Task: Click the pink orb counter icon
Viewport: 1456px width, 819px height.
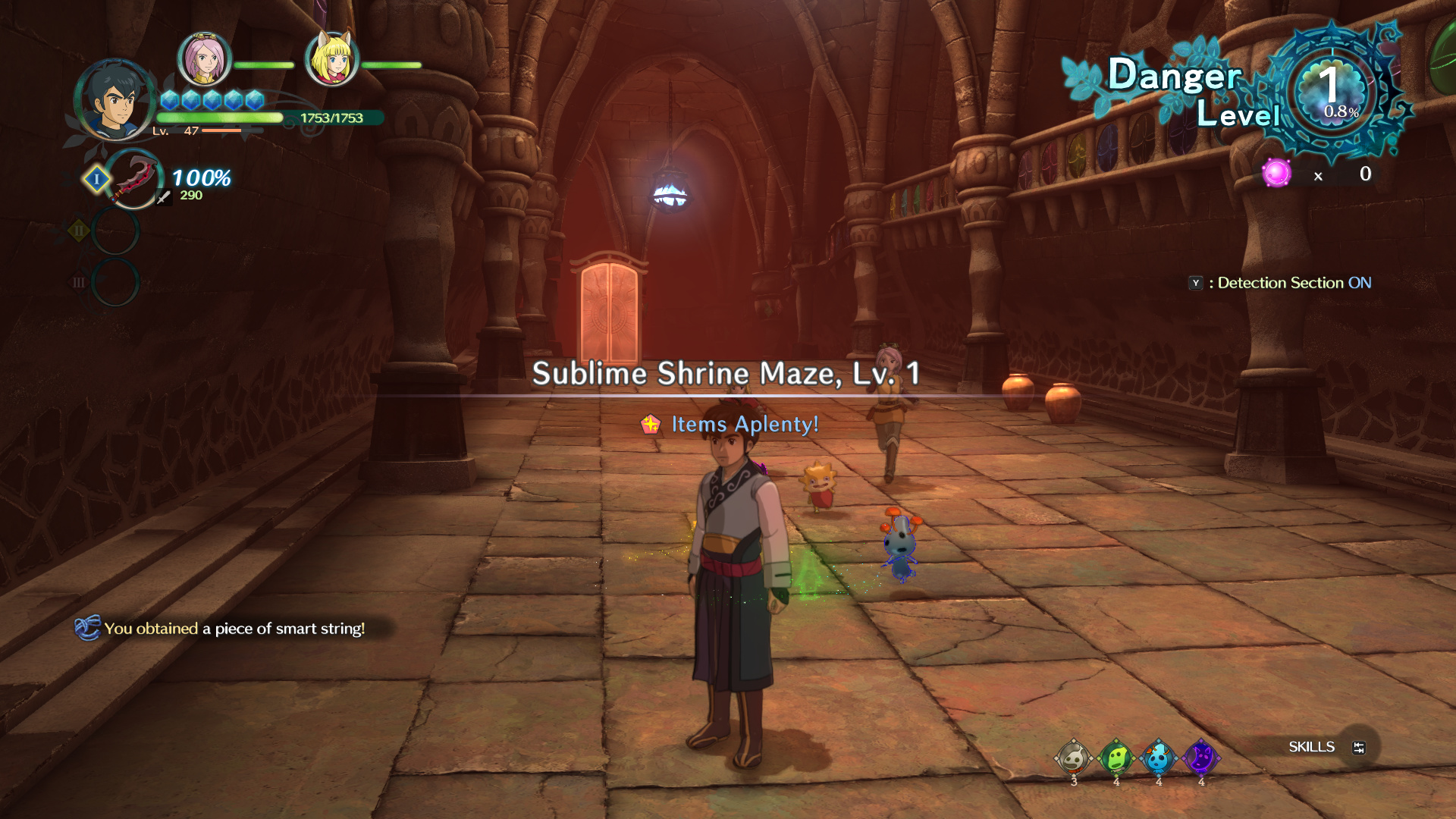Action: (x=1276, y=174)
